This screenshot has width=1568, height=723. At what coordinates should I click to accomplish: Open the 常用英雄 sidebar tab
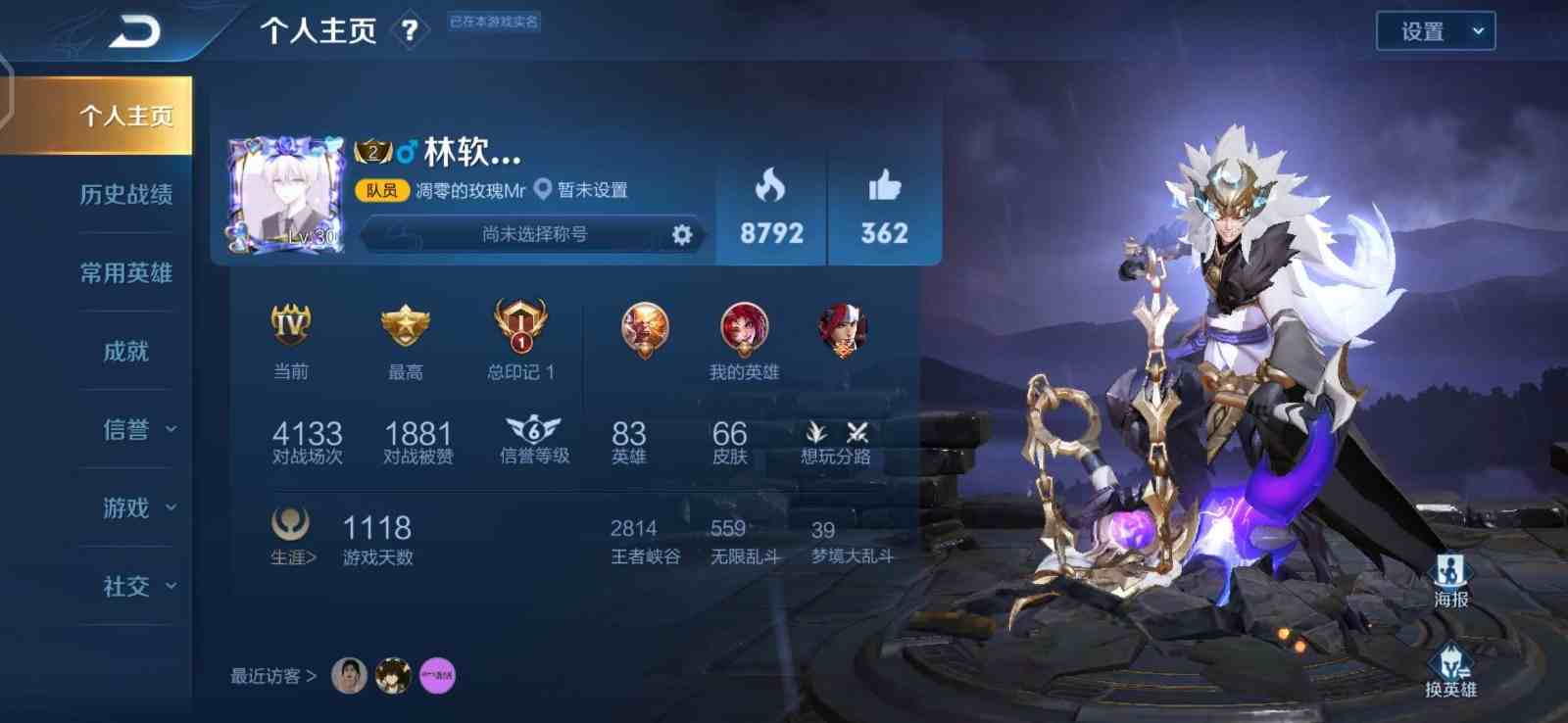point(125,272)
